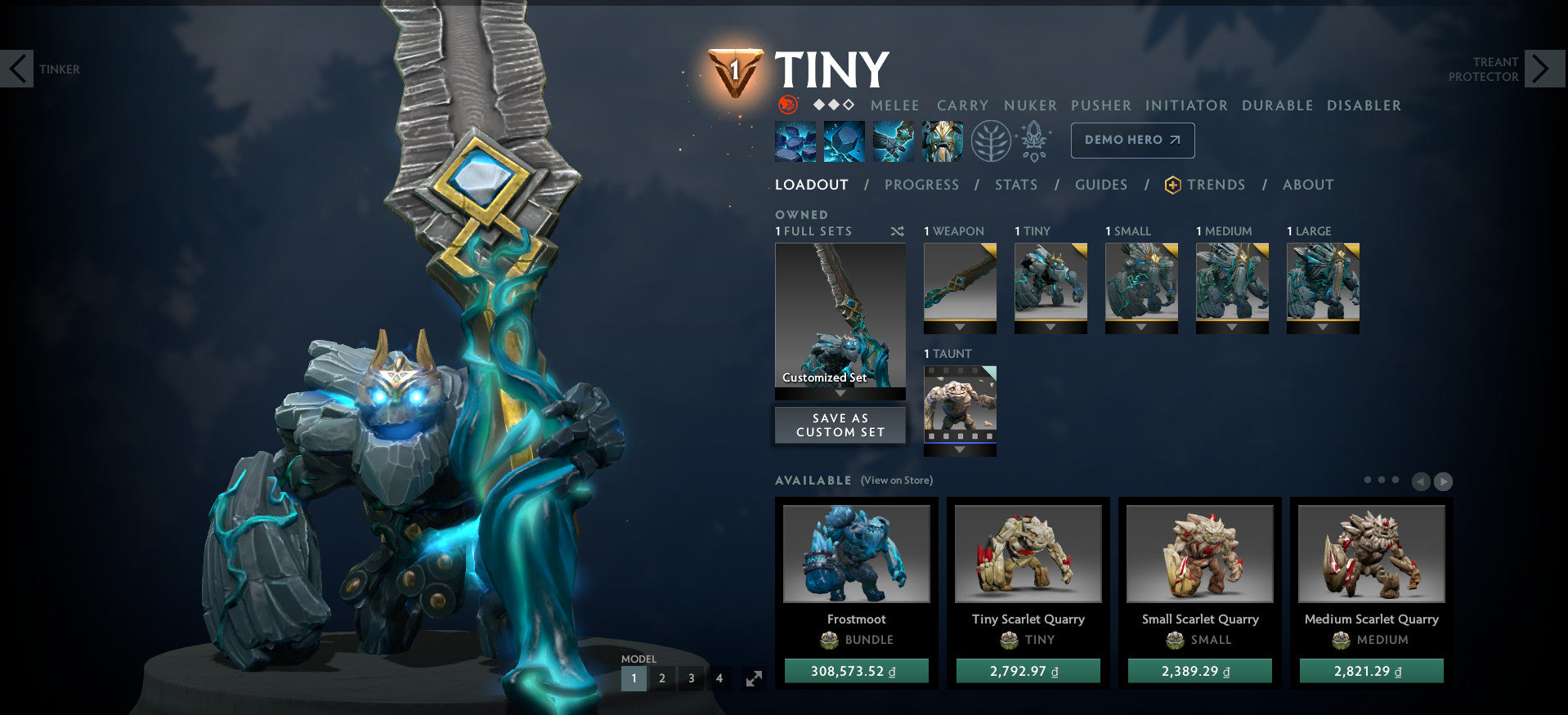The width and height of the screenshot is (1568, 715).
Task: Select the Frostmoot bundle thumbnail
Action: (x=856, y=552)
